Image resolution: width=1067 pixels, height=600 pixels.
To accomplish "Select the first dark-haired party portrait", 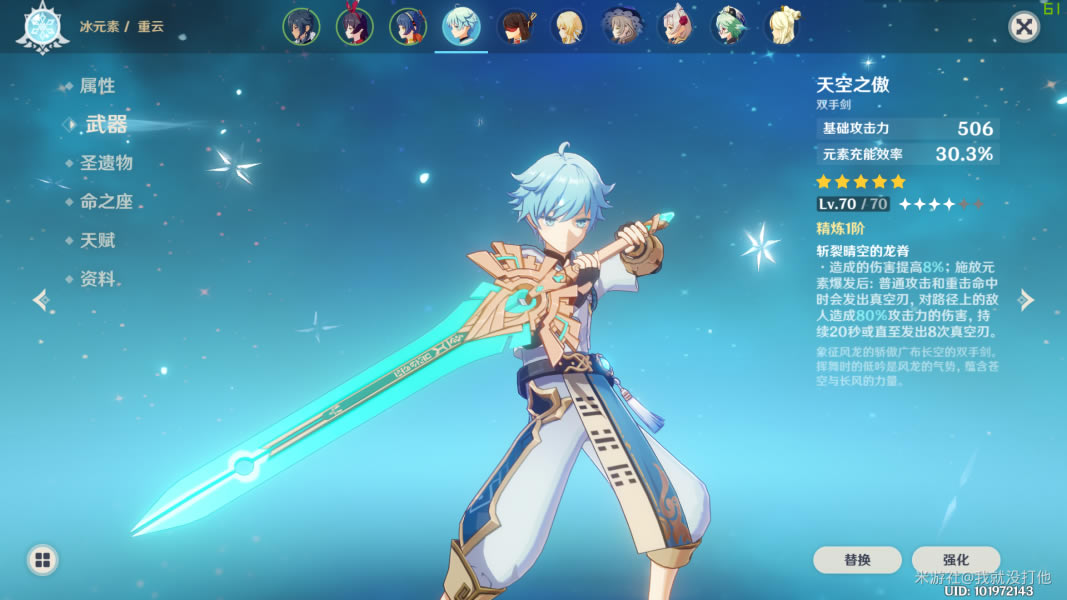I will (300, 27).
